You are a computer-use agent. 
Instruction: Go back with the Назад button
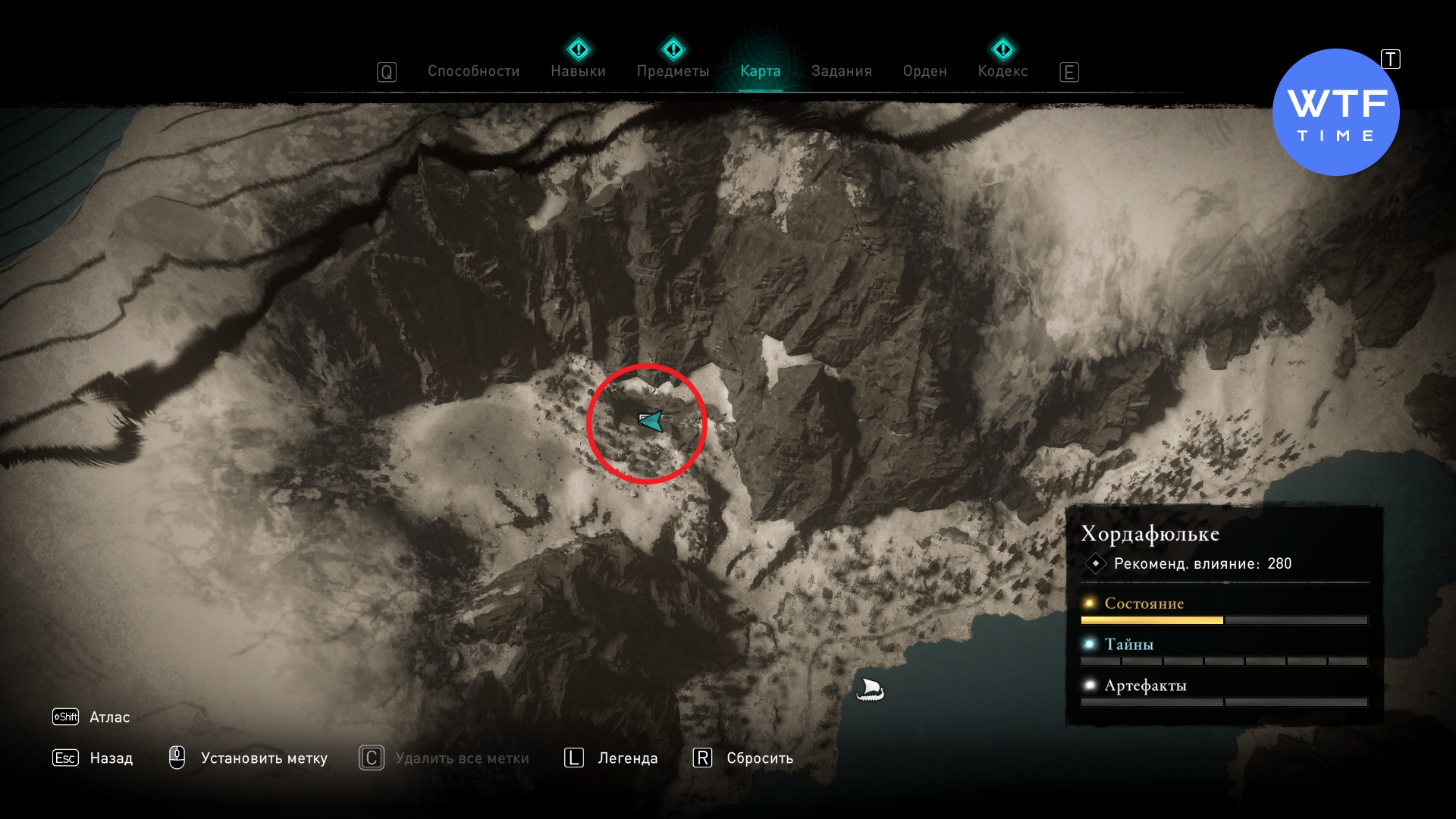111,758
